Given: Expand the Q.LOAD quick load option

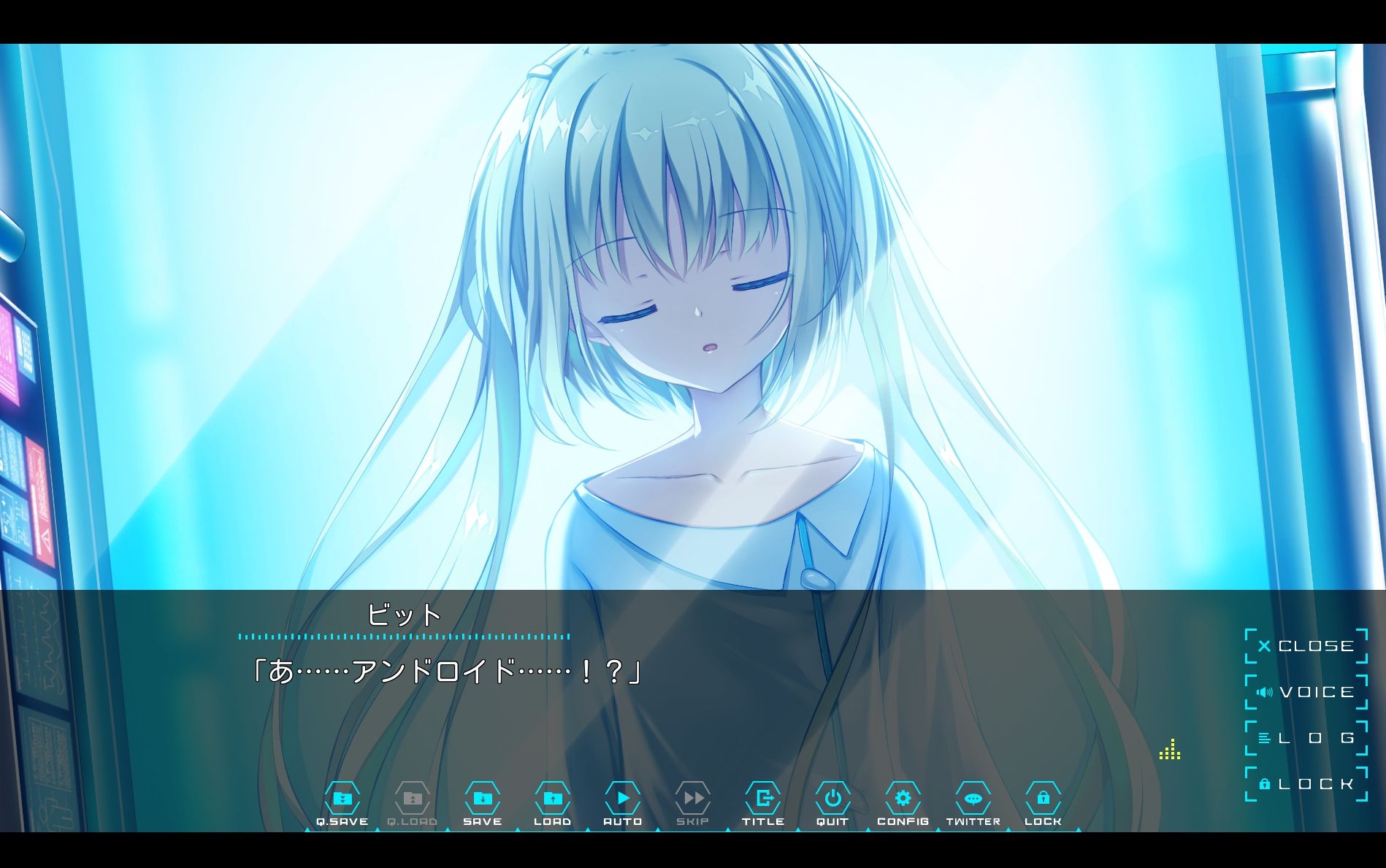Looking at the screenshot, I should coord(413,801).
